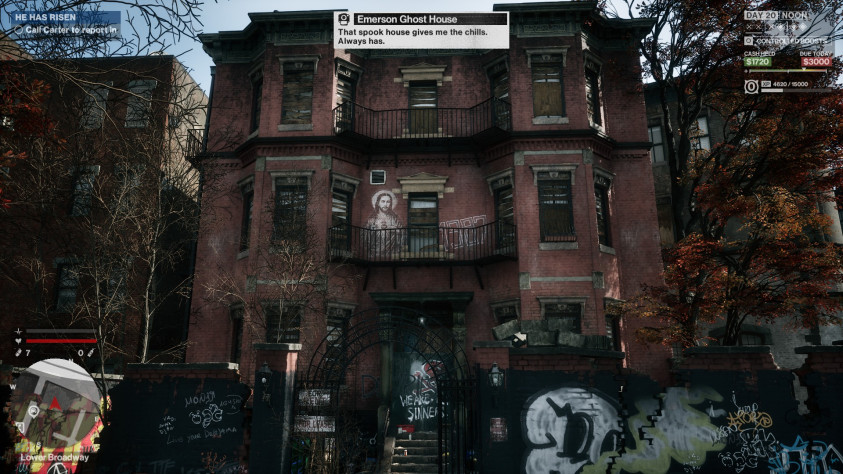Click the camera icon beside Emerson Ghost House
Image resolution: width=843 pixels, height=474 pixels.
pos(344,18)
